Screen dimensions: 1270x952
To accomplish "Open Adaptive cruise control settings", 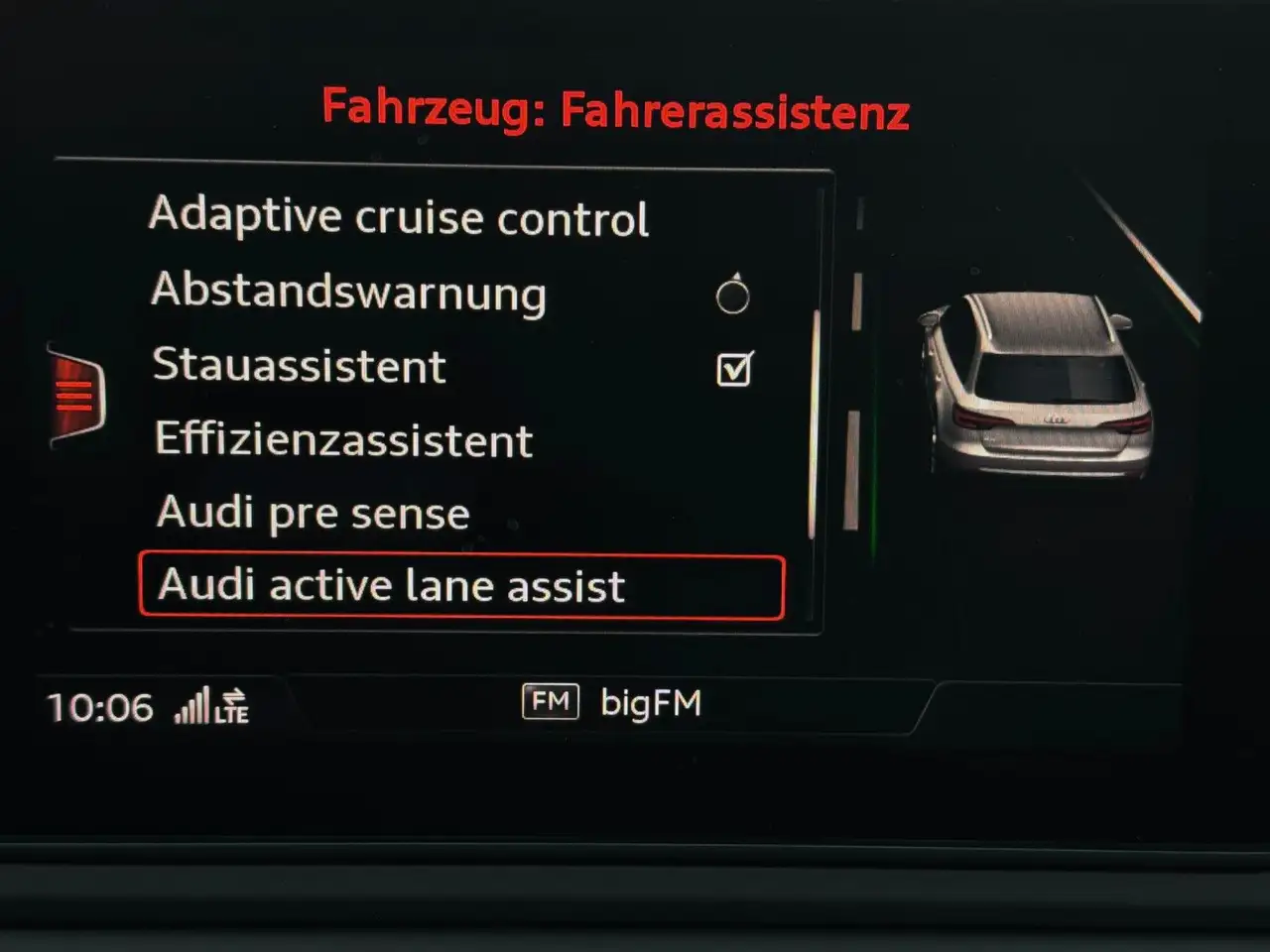I will click(399, 217).
